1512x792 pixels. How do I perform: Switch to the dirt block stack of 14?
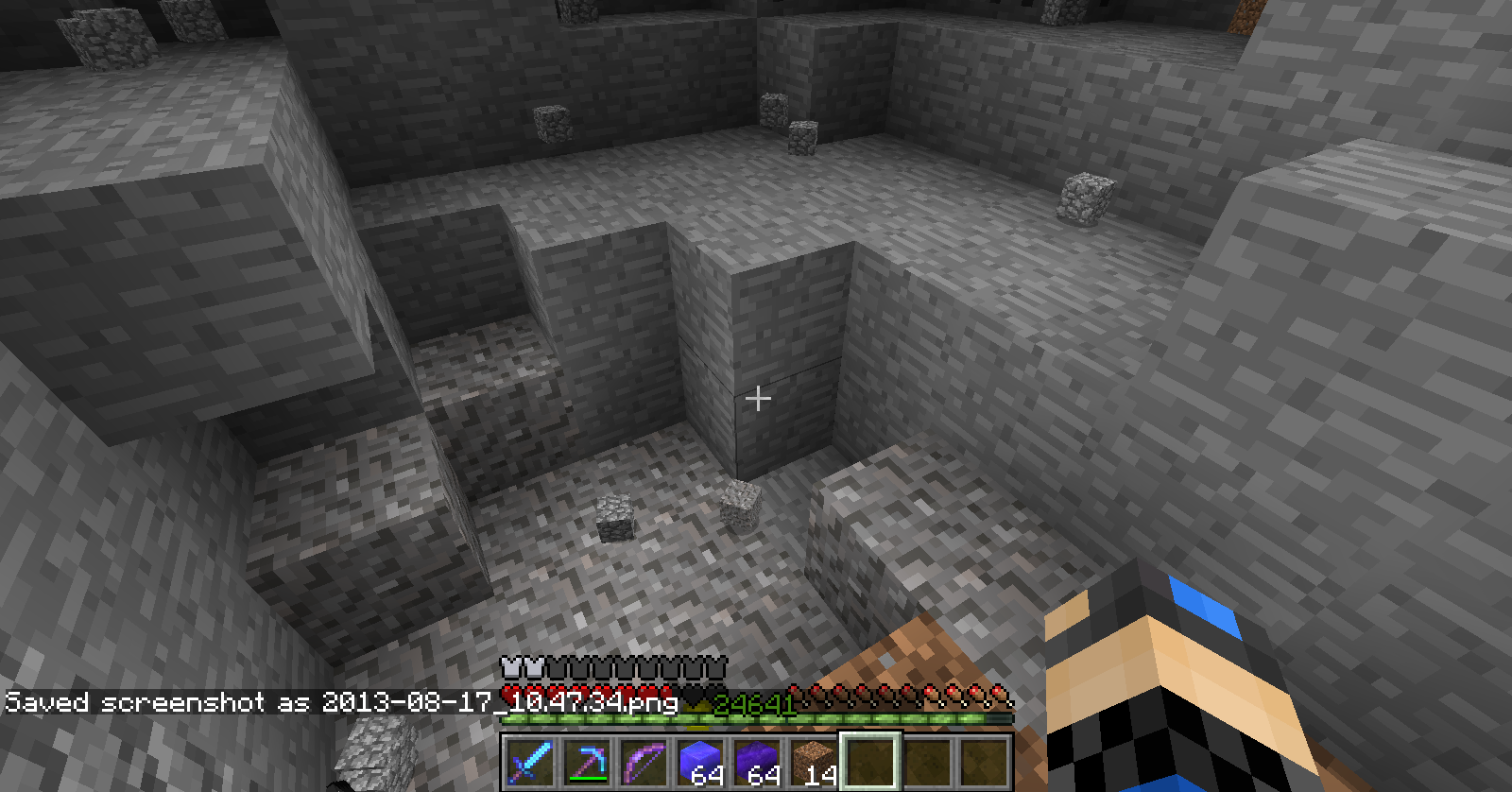pyautogui.click(x=814, y=762)
